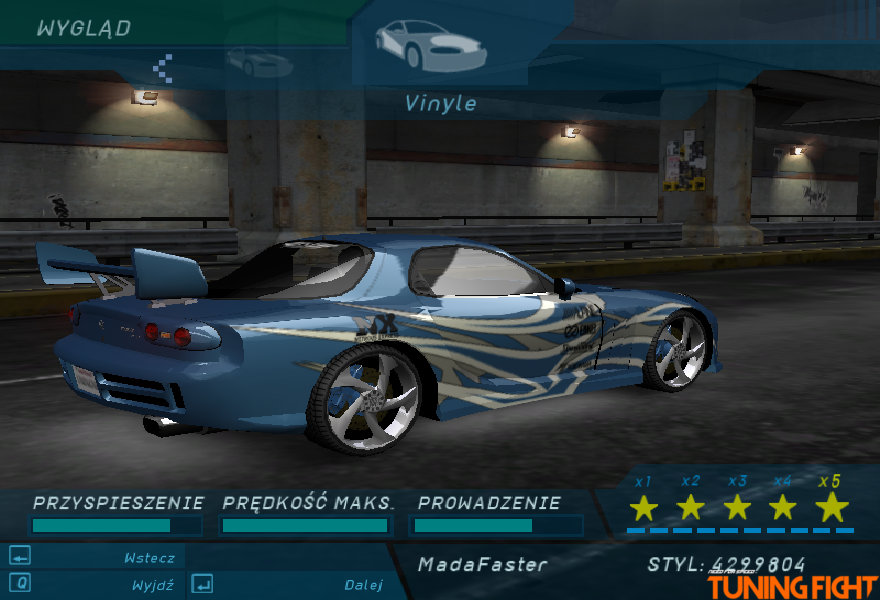
Task: Select the Vinyle category car icon
Action: 430,45
